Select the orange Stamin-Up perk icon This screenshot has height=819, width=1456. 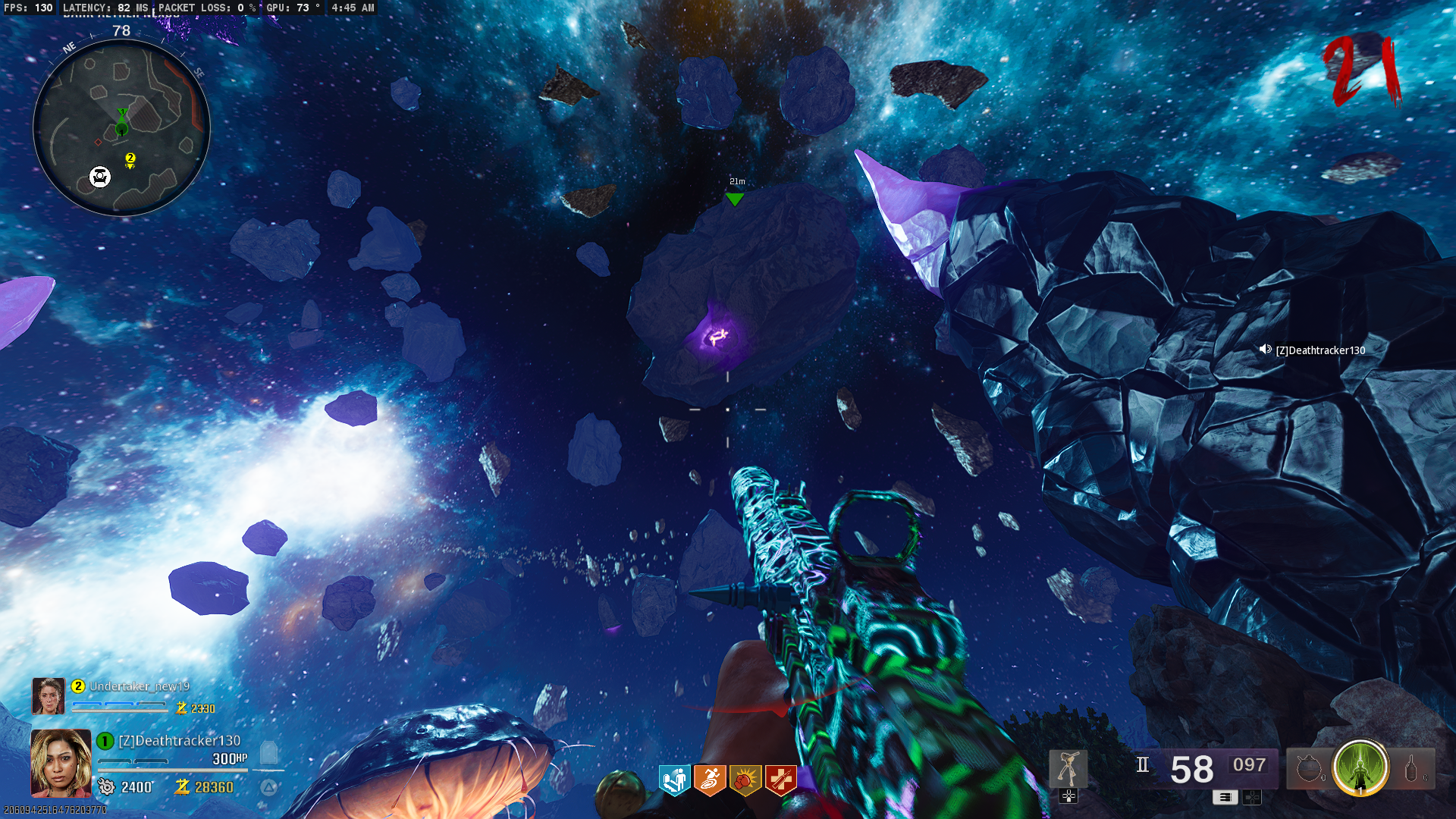click(x=710, y=779)
